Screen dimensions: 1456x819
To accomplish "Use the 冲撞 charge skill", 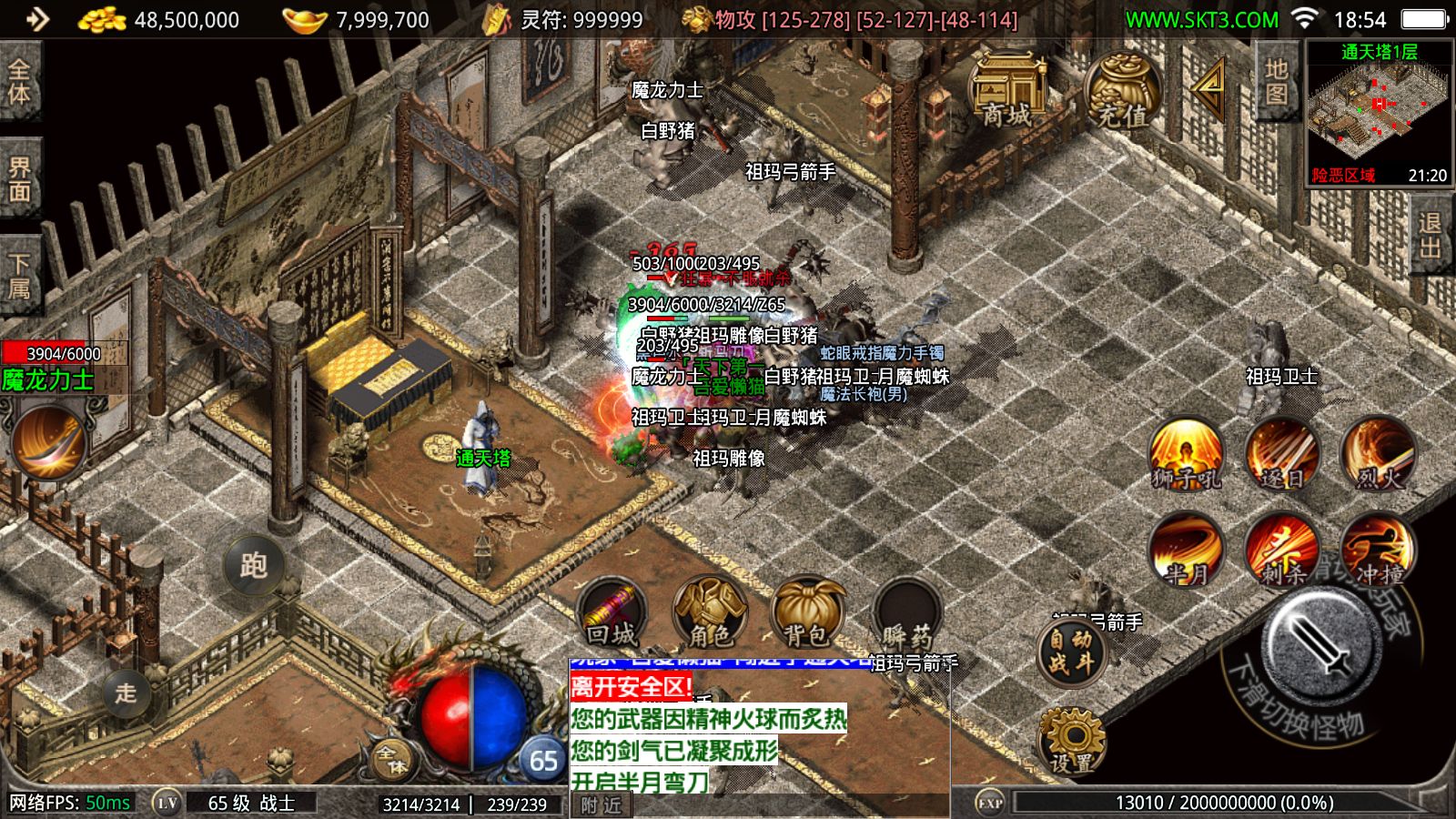I will point(1378,551).
